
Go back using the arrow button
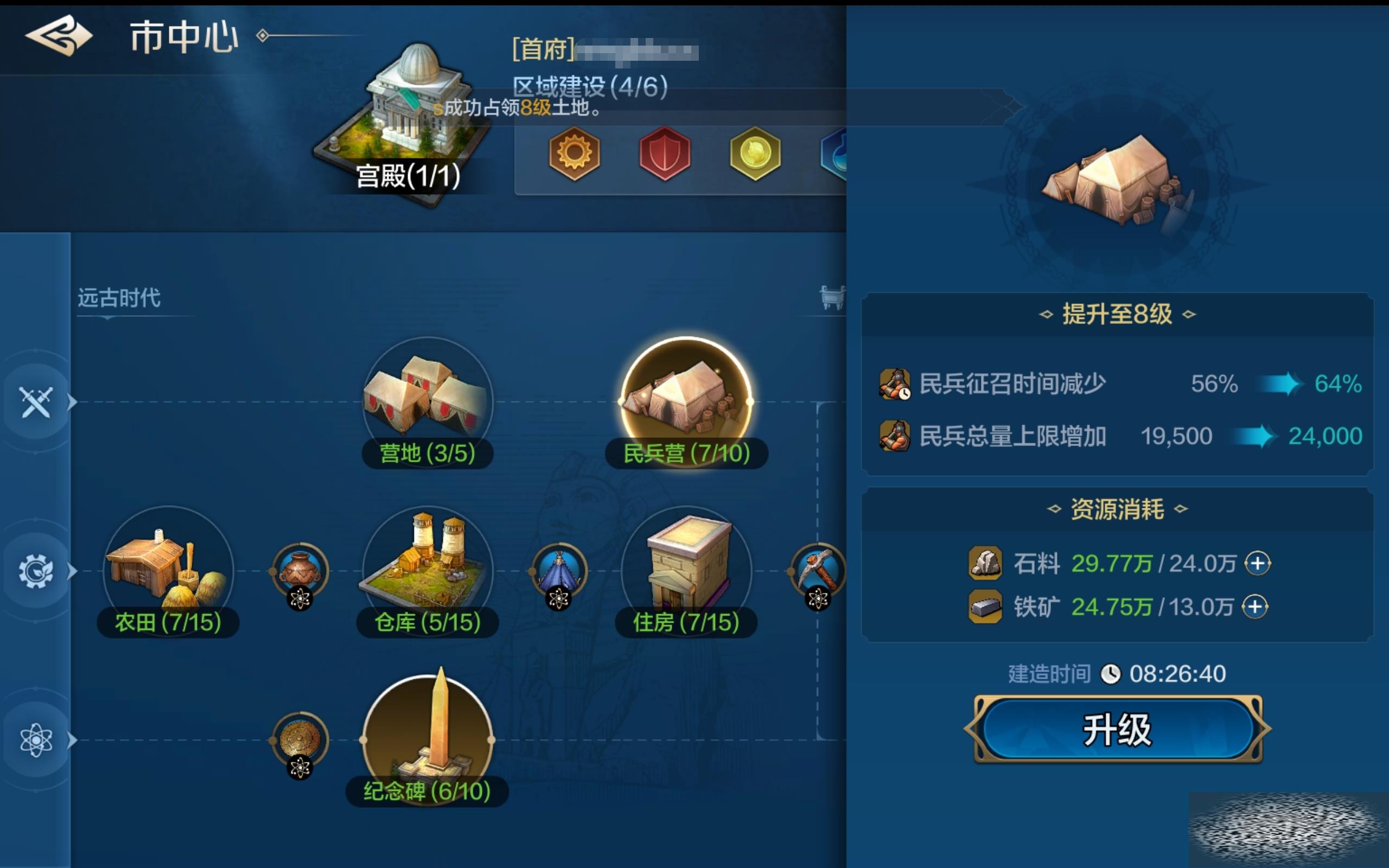[x=58, y=36]
